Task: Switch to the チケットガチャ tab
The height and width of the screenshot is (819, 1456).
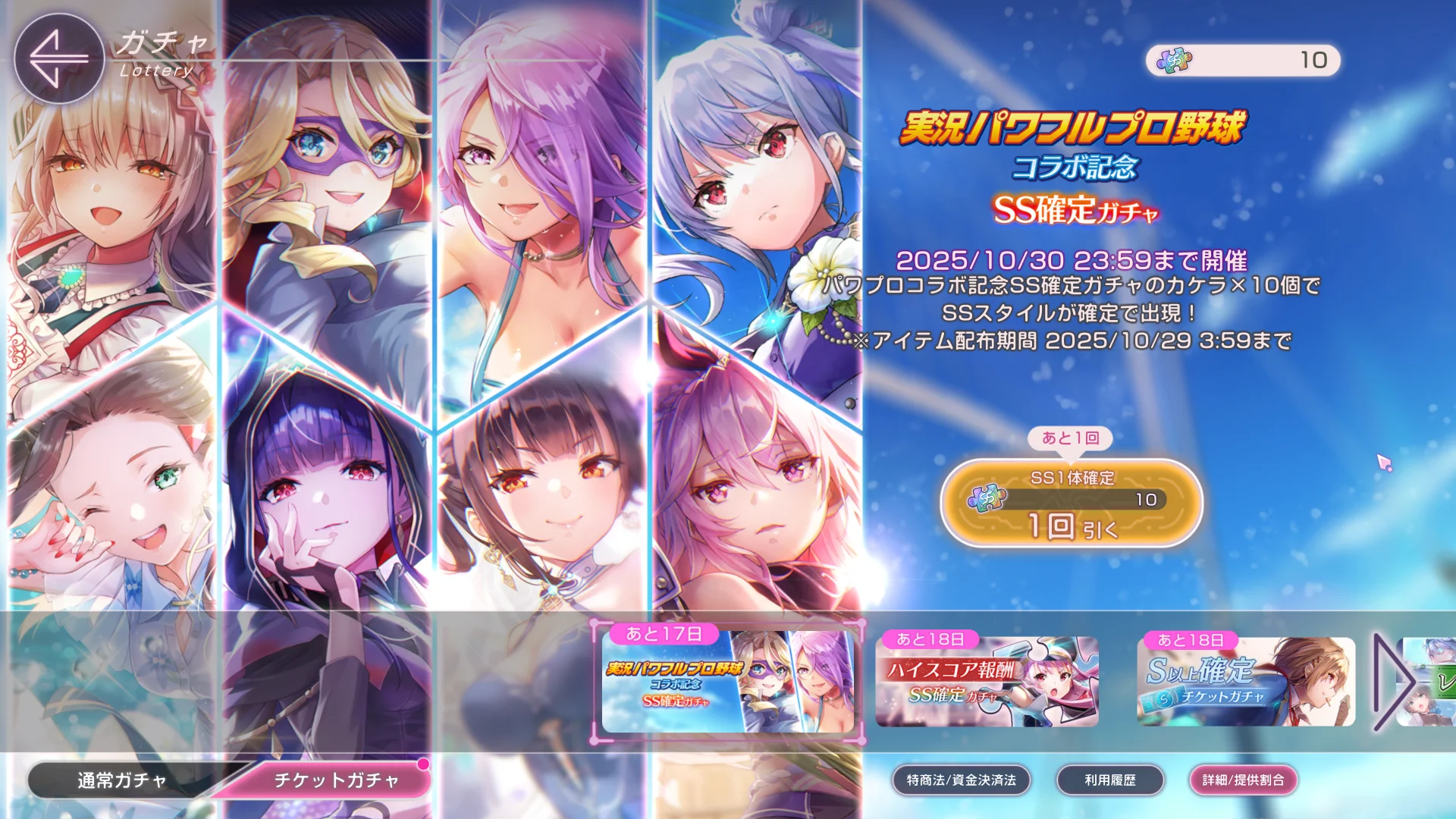Action: pos(336,780)
